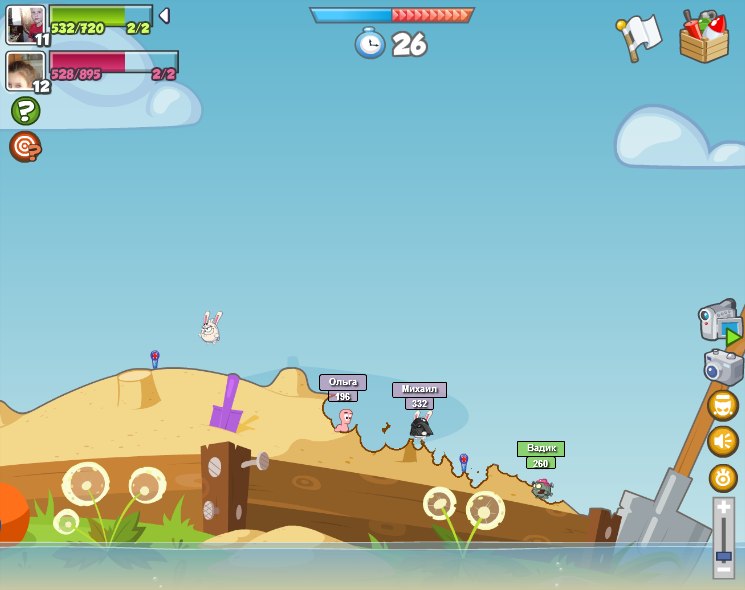
Task: Select the level 11 player avatar
Action: [24, 23]
